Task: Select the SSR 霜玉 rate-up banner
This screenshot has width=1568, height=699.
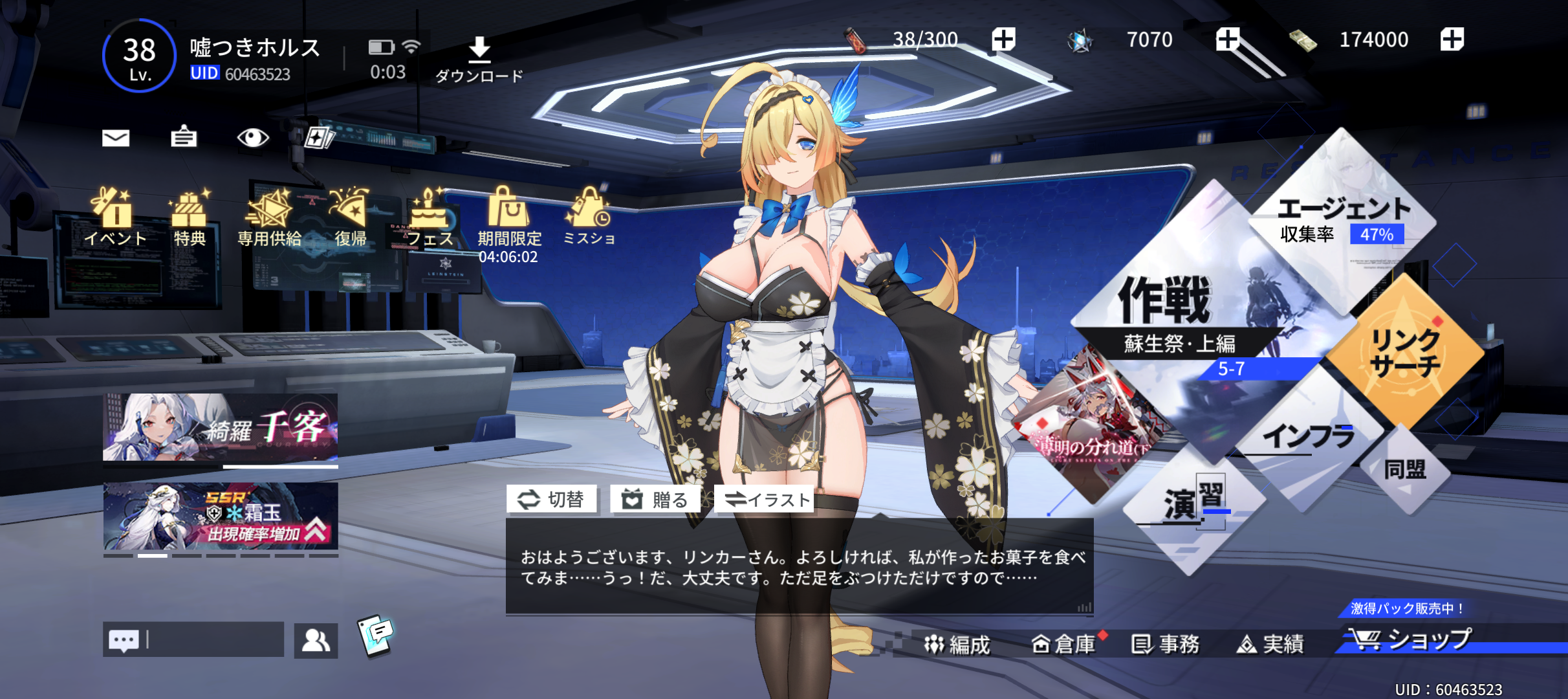Action: click(221, 516)
